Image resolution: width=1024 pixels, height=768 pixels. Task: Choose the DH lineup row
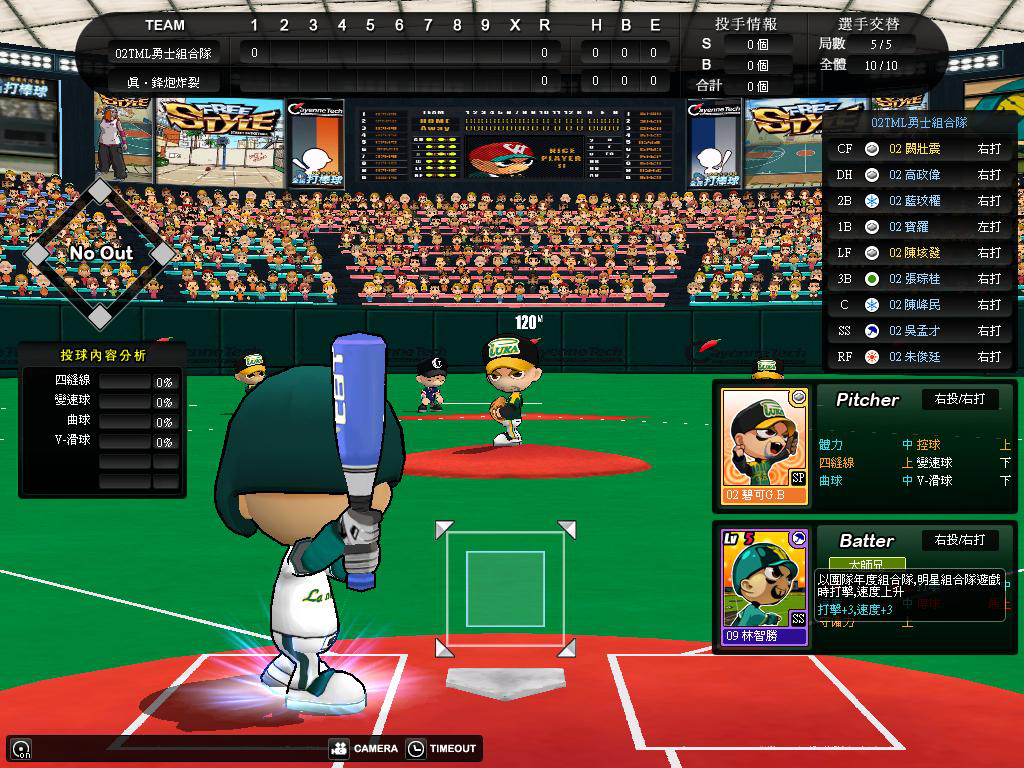[918, 175]
